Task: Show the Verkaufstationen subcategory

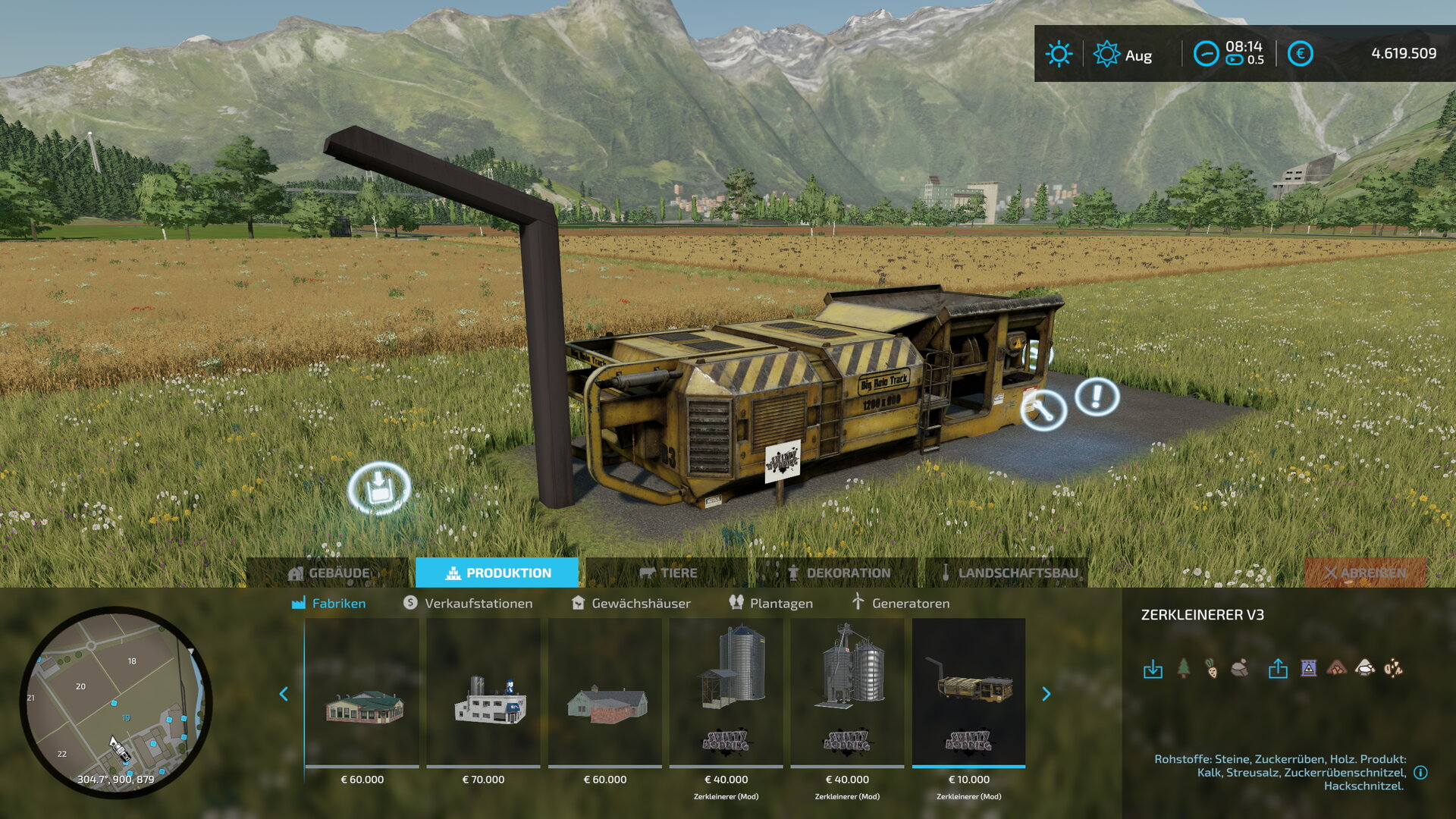Action: tap(468, 603)
